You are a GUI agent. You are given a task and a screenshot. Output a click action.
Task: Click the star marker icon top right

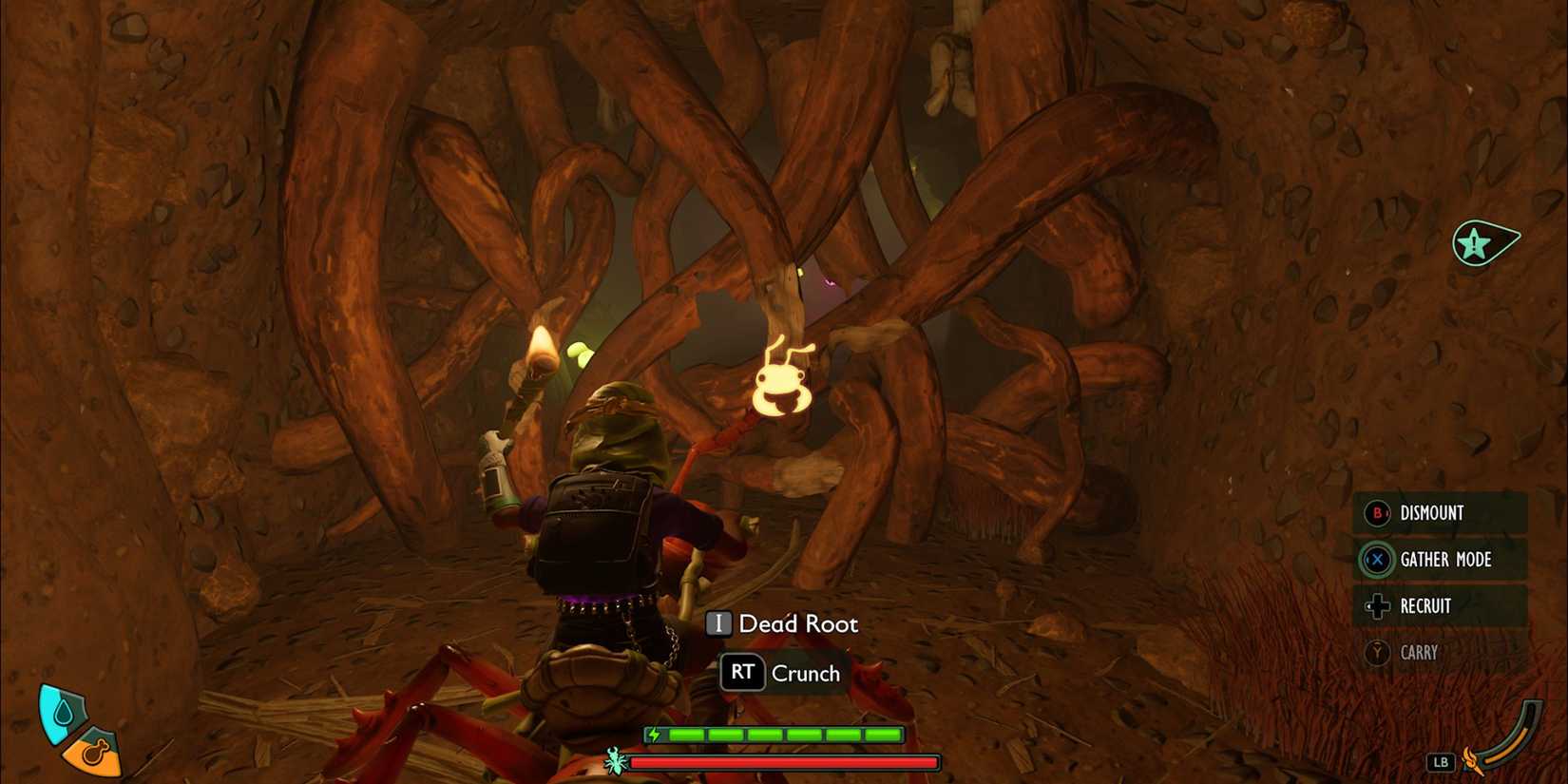coord(1474,240)
